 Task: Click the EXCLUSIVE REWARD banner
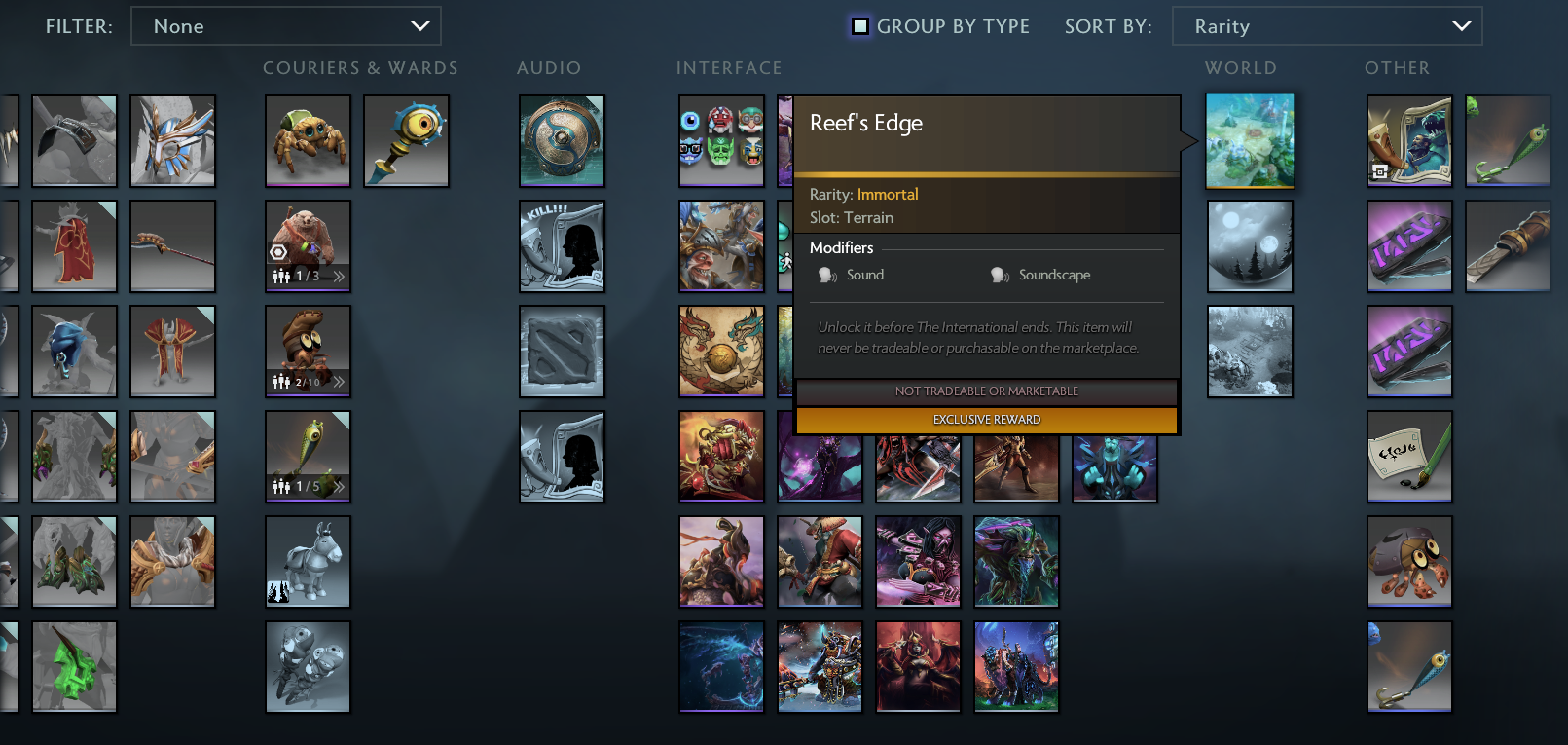987,419
